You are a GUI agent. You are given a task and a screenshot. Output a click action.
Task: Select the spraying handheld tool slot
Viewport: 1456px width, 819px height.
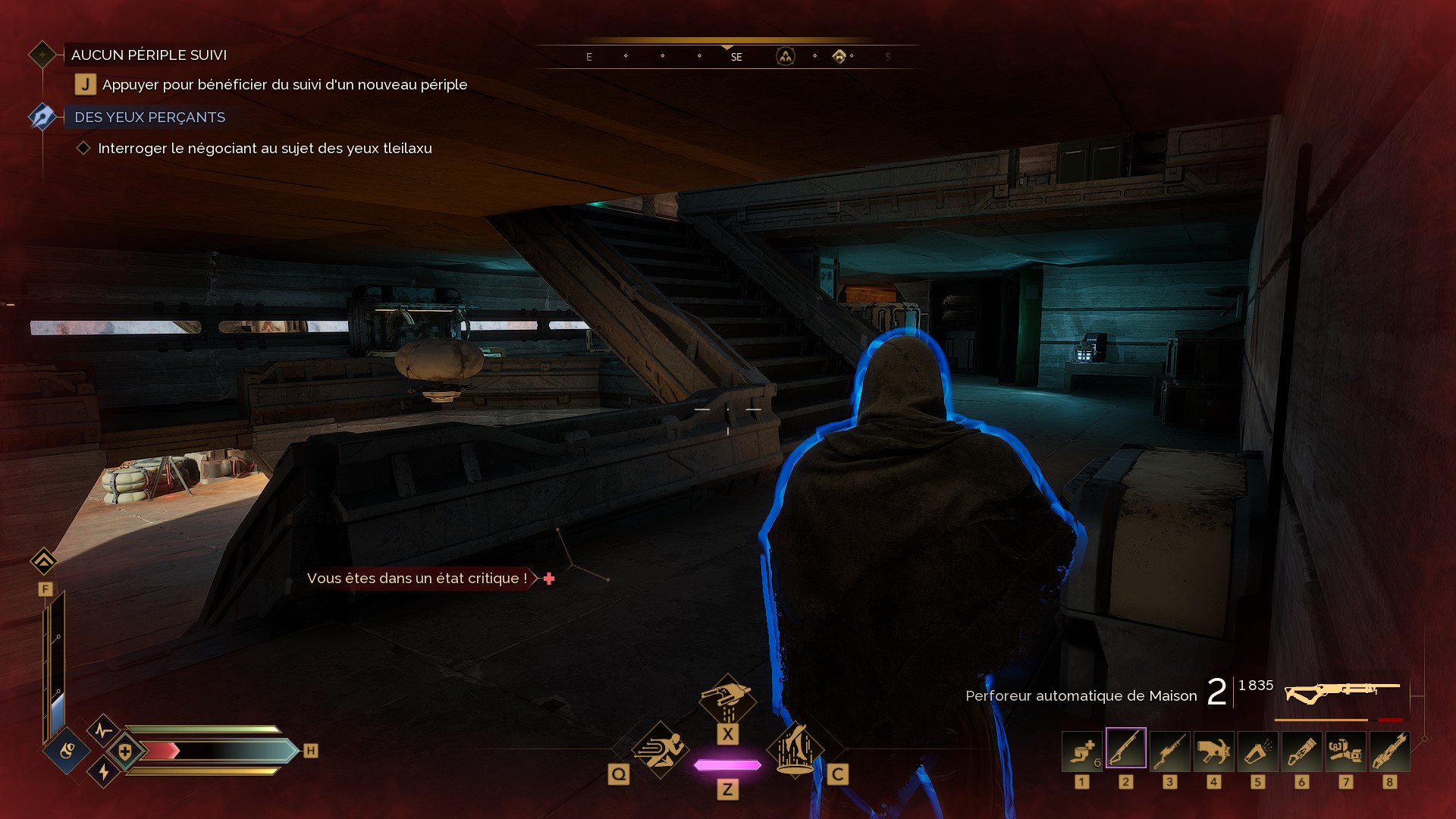[x=1257, y=752]
